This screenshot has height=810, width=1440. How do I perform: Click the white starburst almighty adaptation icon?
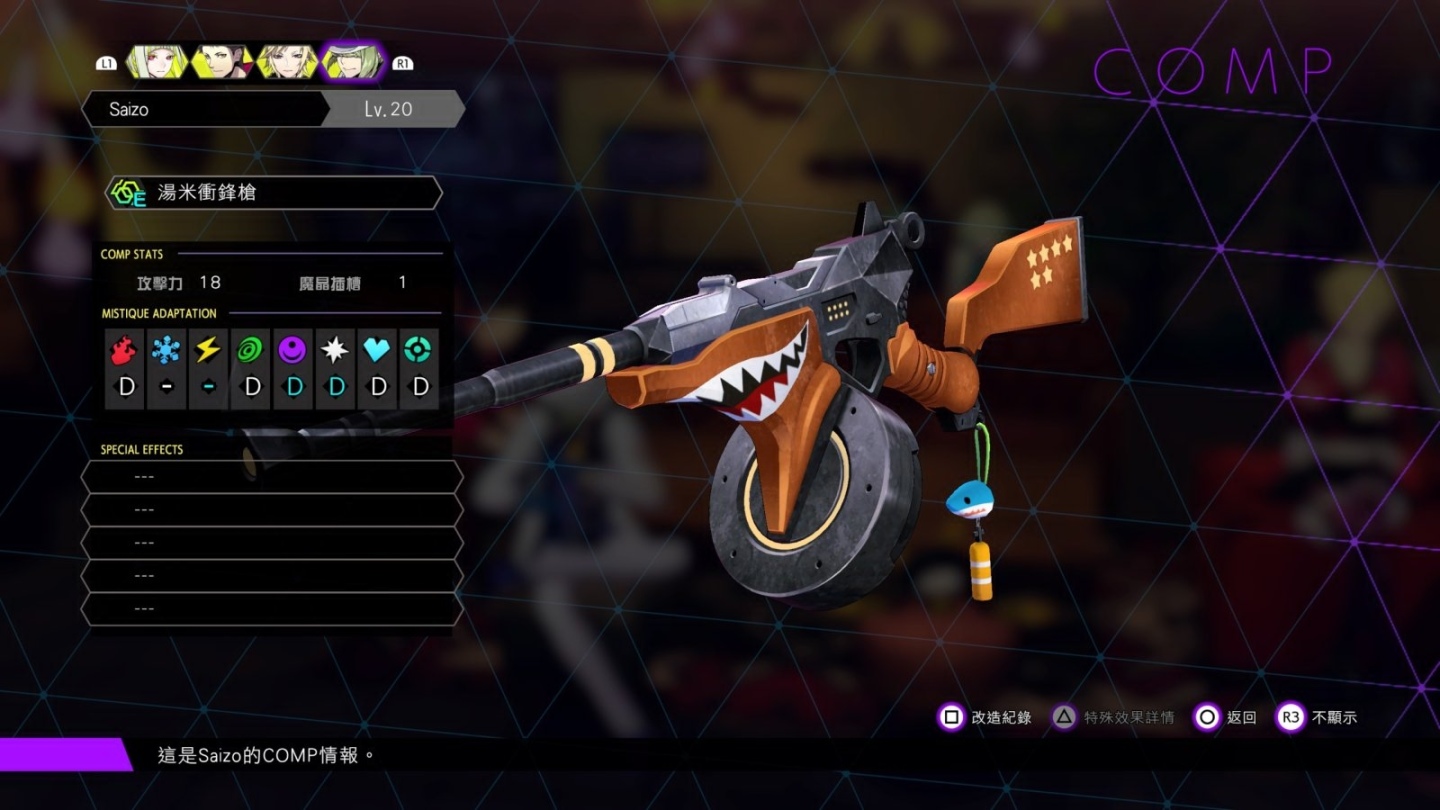(334, 350)
